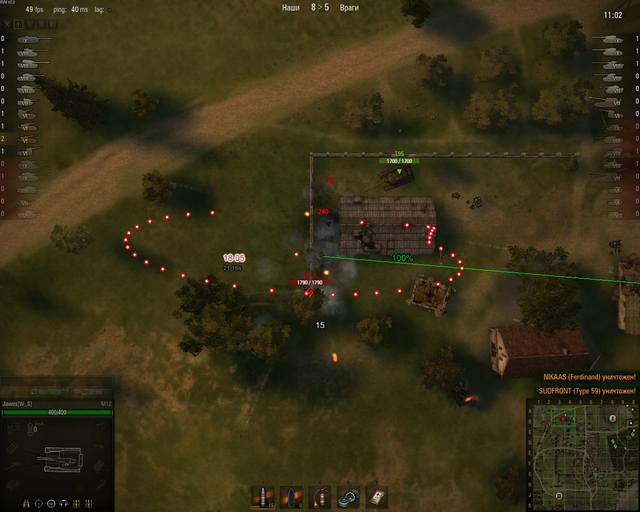The image size is (640, 512).
Task: Click the minimap
Action: [582, 454]
